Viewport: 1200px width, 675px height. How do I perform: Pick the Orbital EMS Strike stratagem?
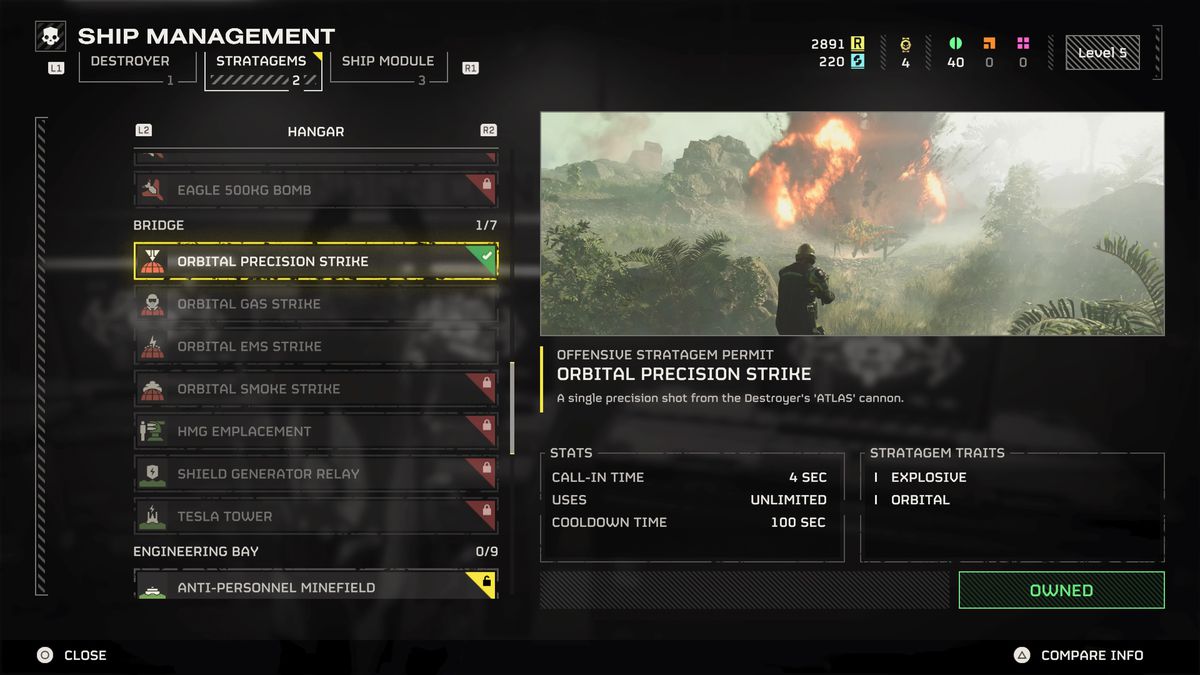315,346
